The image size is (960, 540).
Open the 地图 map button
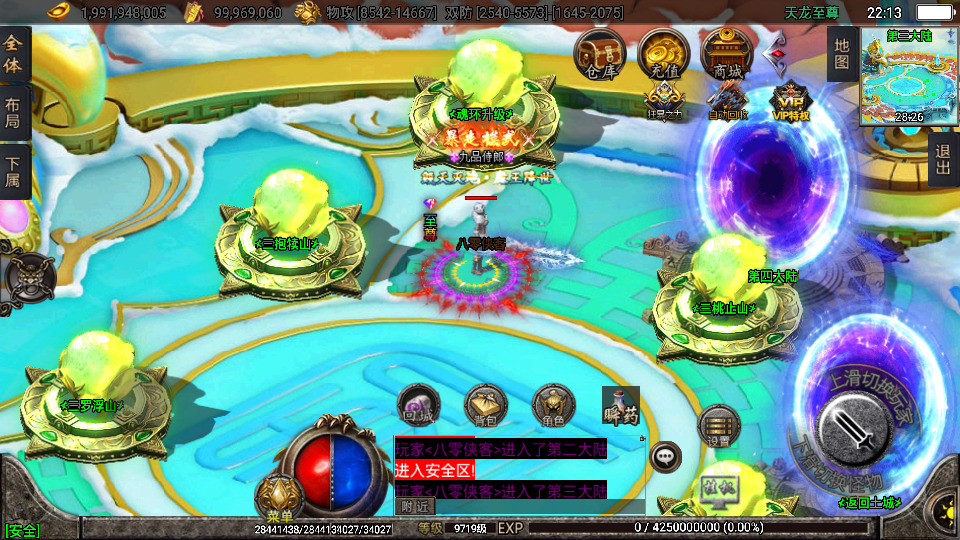coord(842,56)
